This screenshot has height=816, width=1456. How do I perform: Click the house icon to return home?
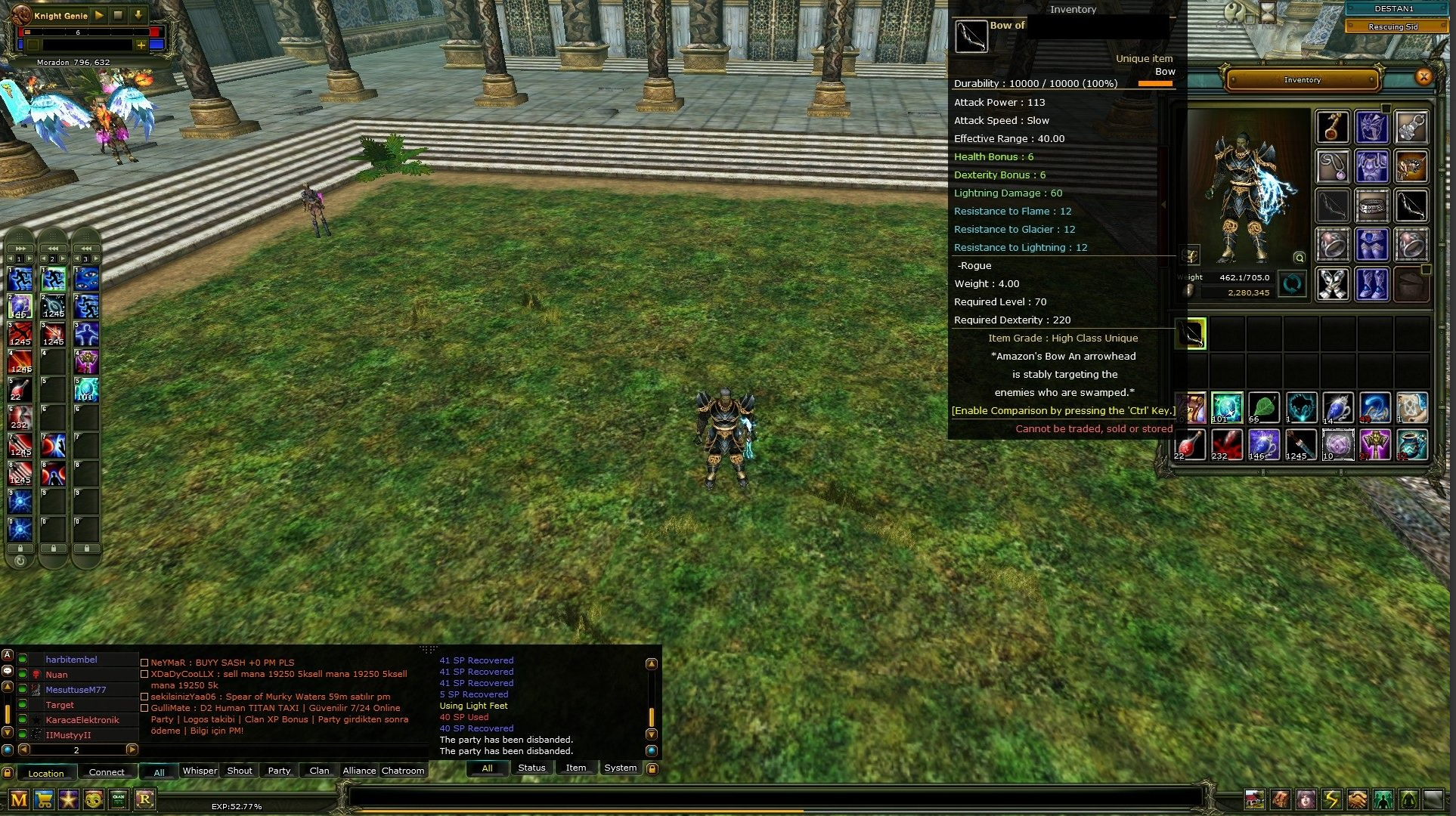(1254, 799)
